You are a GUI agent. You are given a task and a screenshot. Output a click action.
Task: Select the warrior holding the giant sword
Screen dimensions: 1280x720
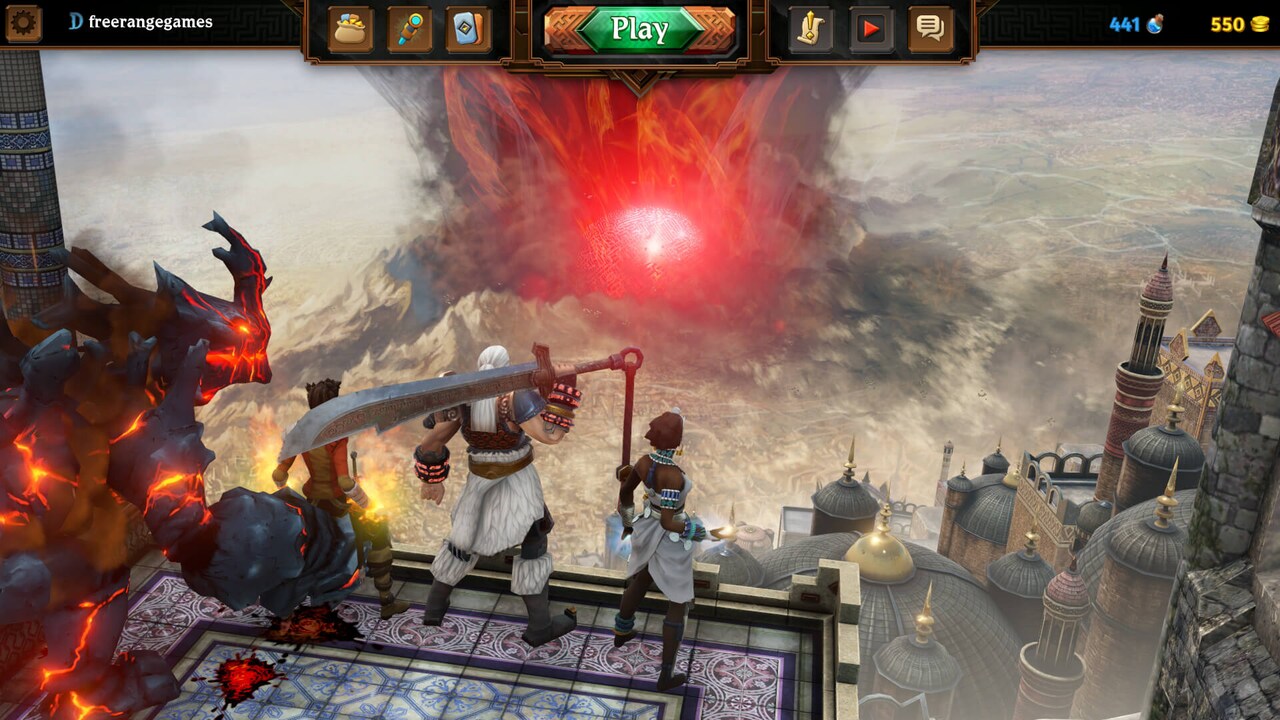[x=490, y=480]
